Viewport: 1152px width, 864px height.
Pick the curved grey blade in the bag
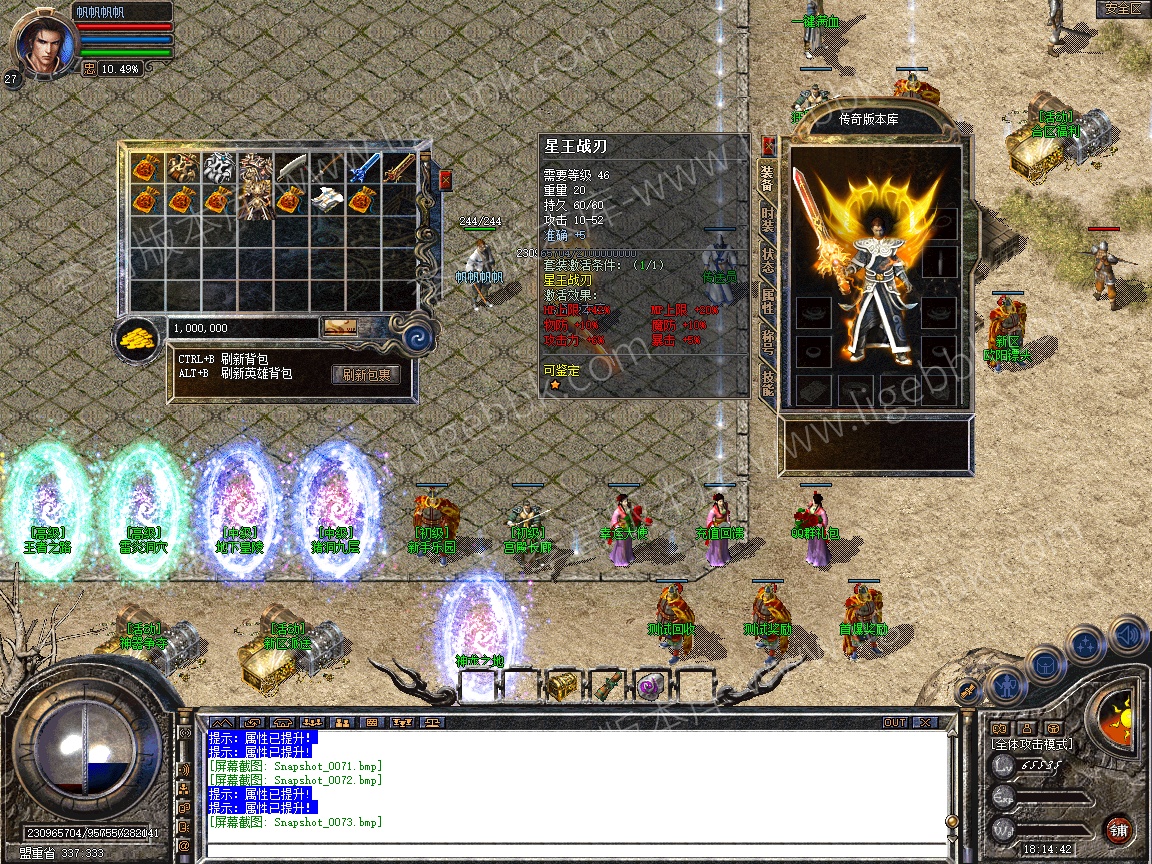pos(290,168)
